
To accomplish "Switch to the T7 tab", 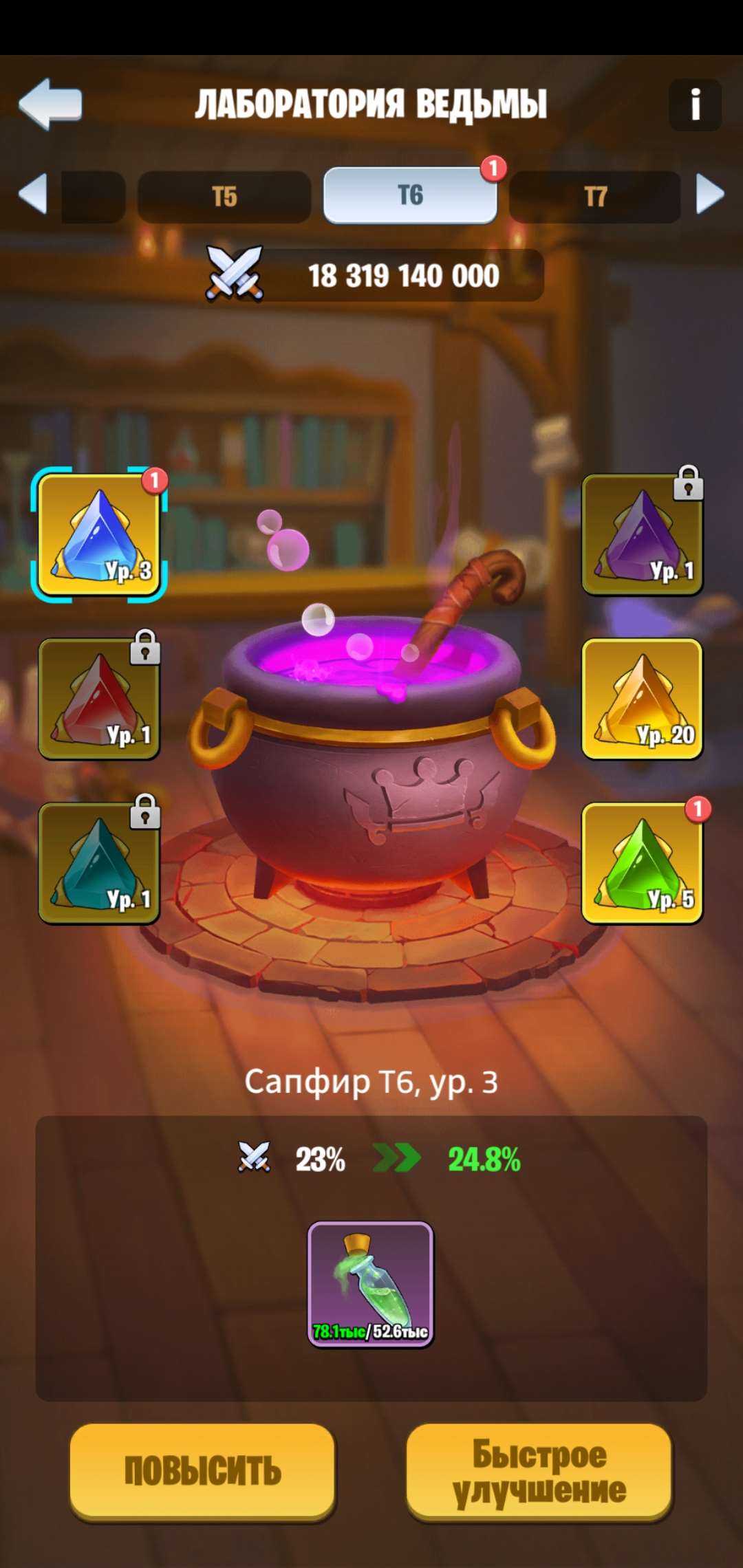I will (595, 197).
